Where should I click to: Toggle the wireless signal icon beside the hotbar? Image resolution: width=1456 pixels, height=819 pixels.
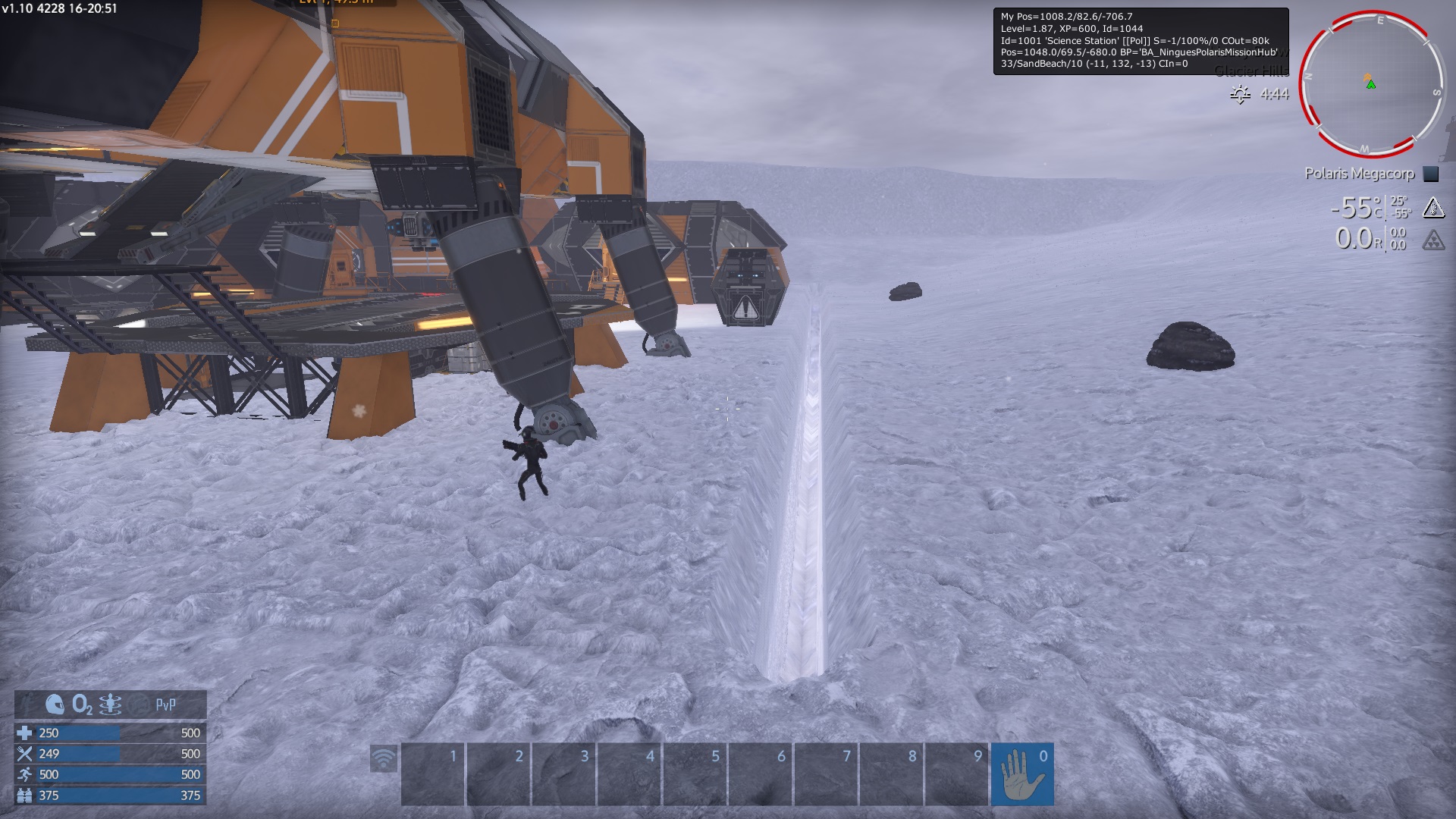(x=384, y=759)
